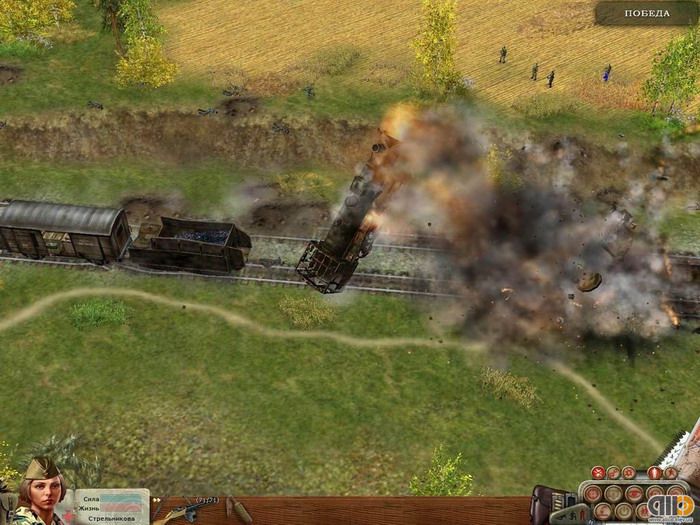Choose the bullet cartridges inventory item
Screen dimensions: 700x525
pyautogui.click(x=238, y=510)
